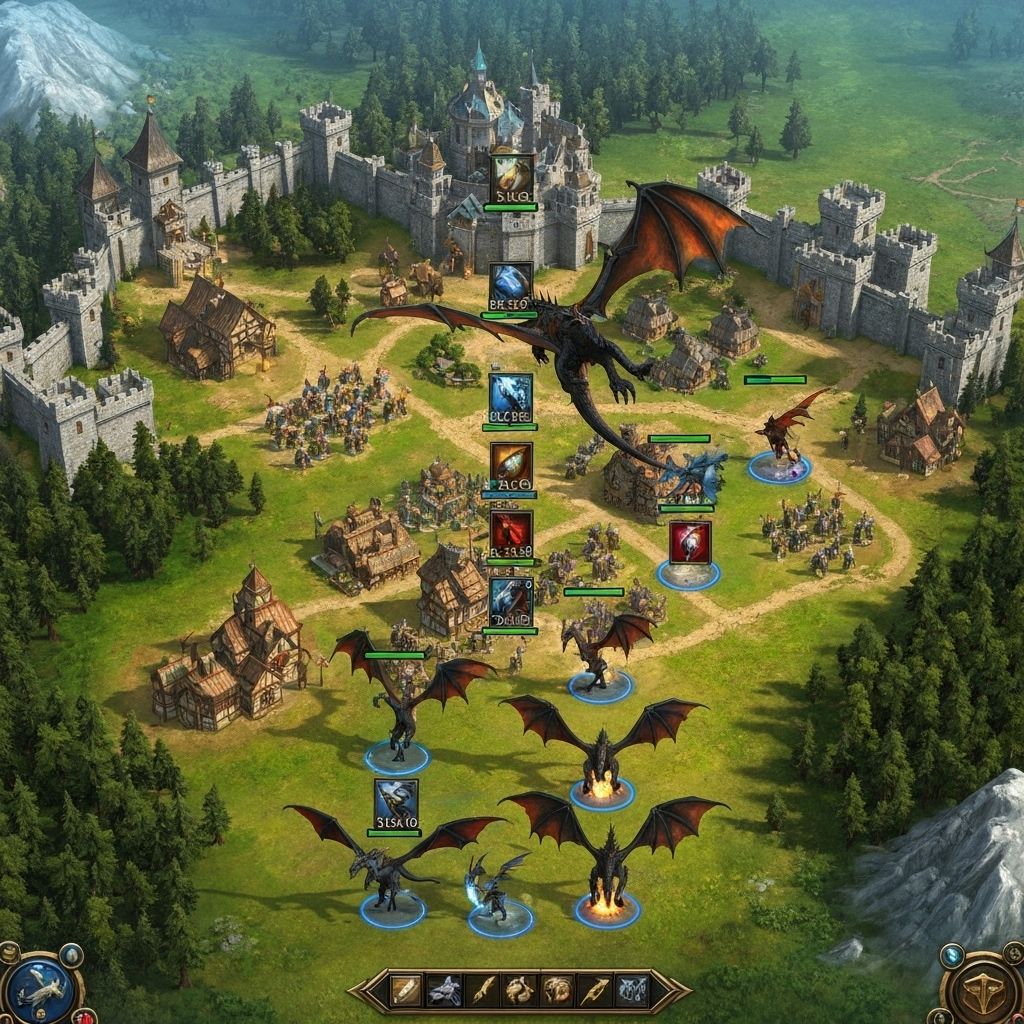
Task: Select the orange orb ability icon
Action: coord(511,463)
